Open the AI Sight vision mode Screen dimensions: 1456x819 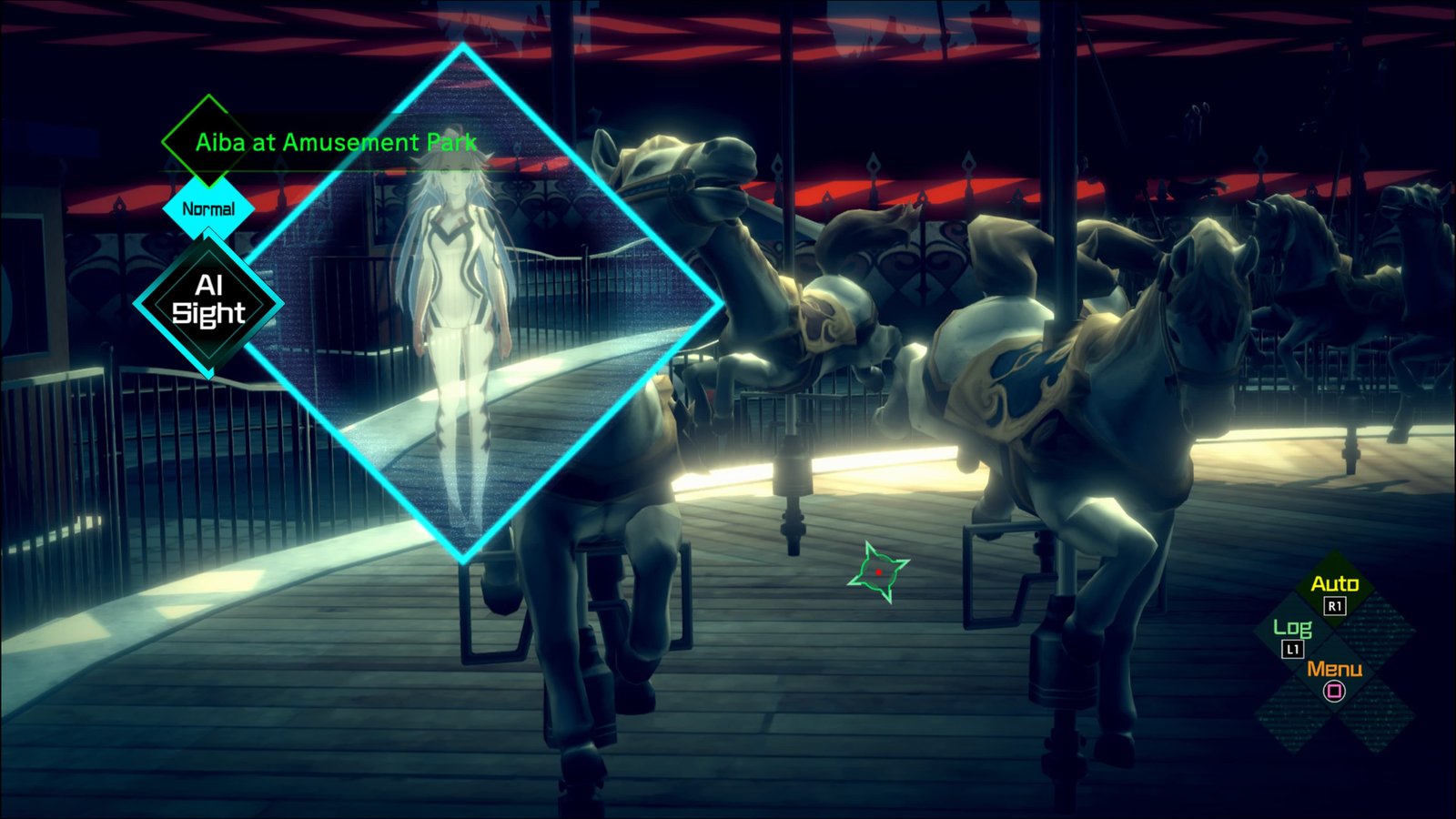pos(208,302)
